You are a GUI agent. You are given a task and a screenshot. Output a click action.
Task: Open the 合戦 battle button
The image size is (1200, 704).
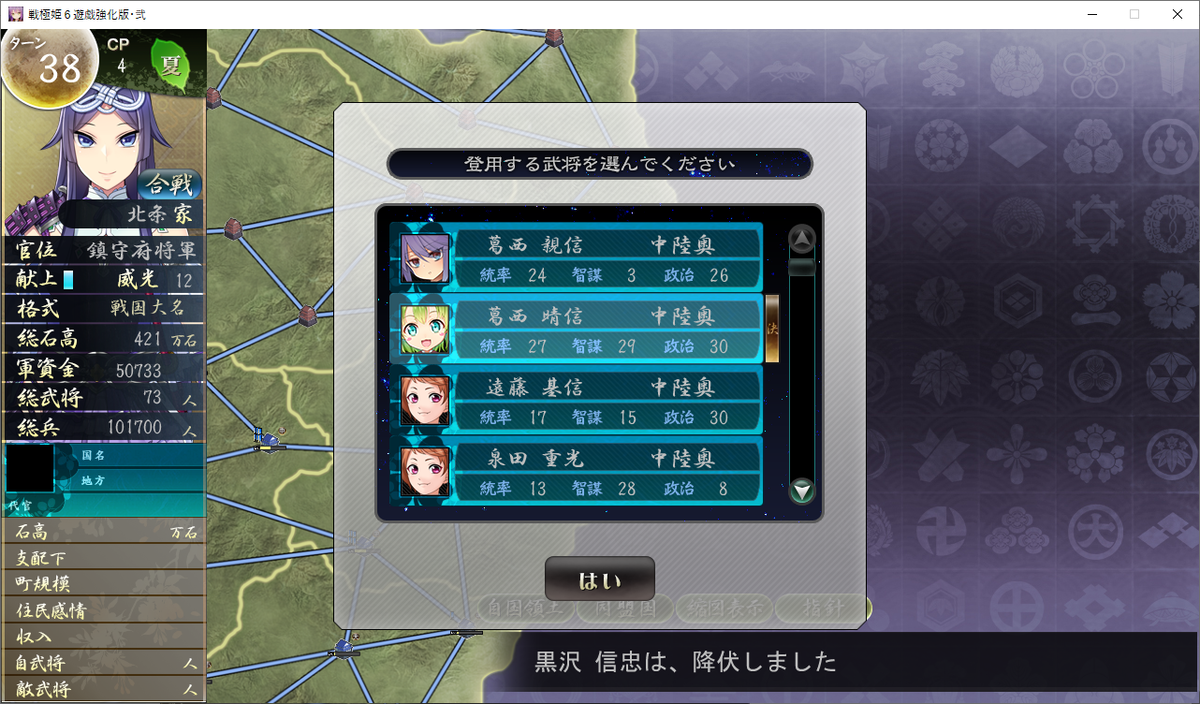tap(167, 185)
